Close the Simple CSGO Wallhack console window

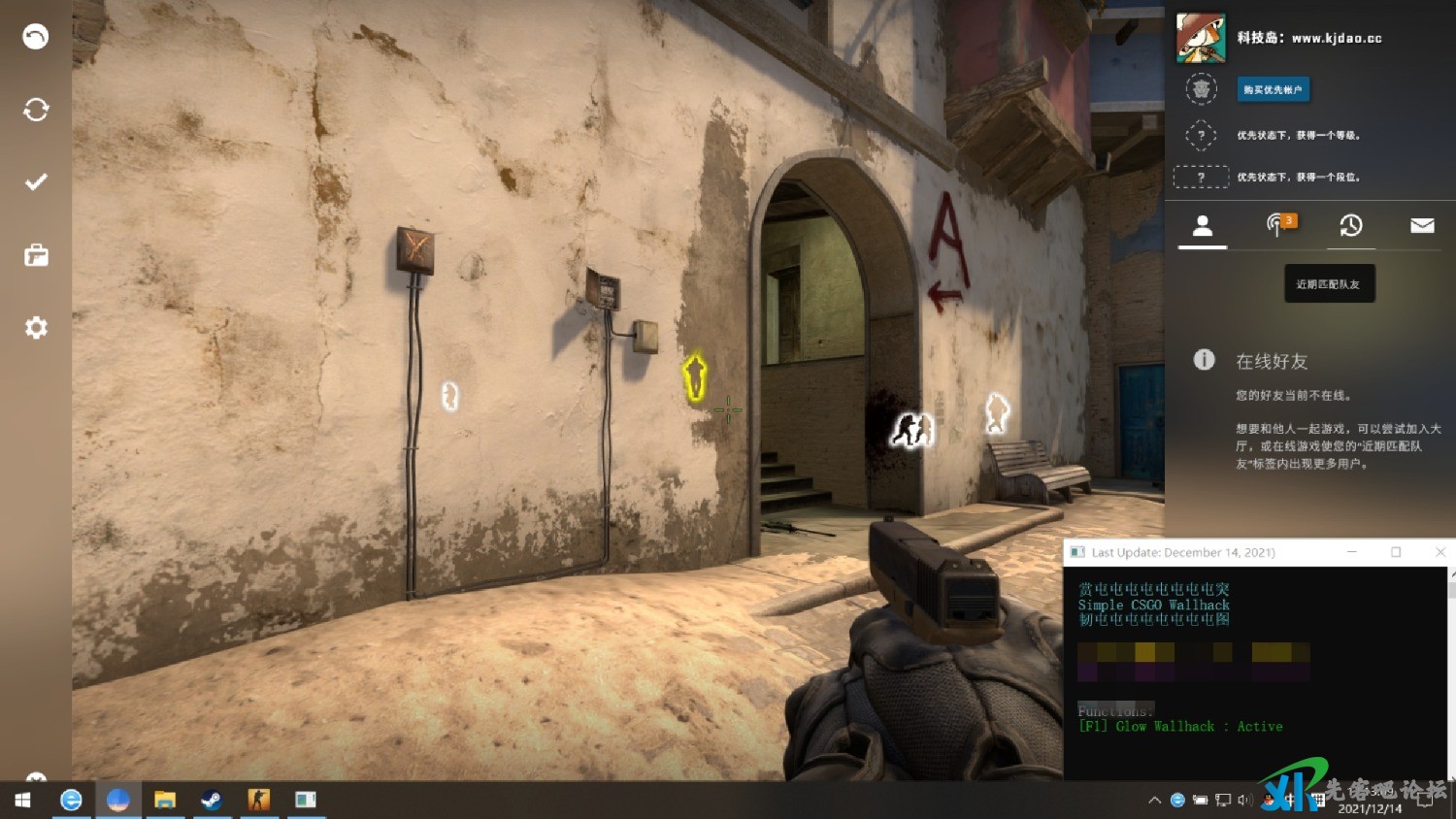coord(1440,552)
